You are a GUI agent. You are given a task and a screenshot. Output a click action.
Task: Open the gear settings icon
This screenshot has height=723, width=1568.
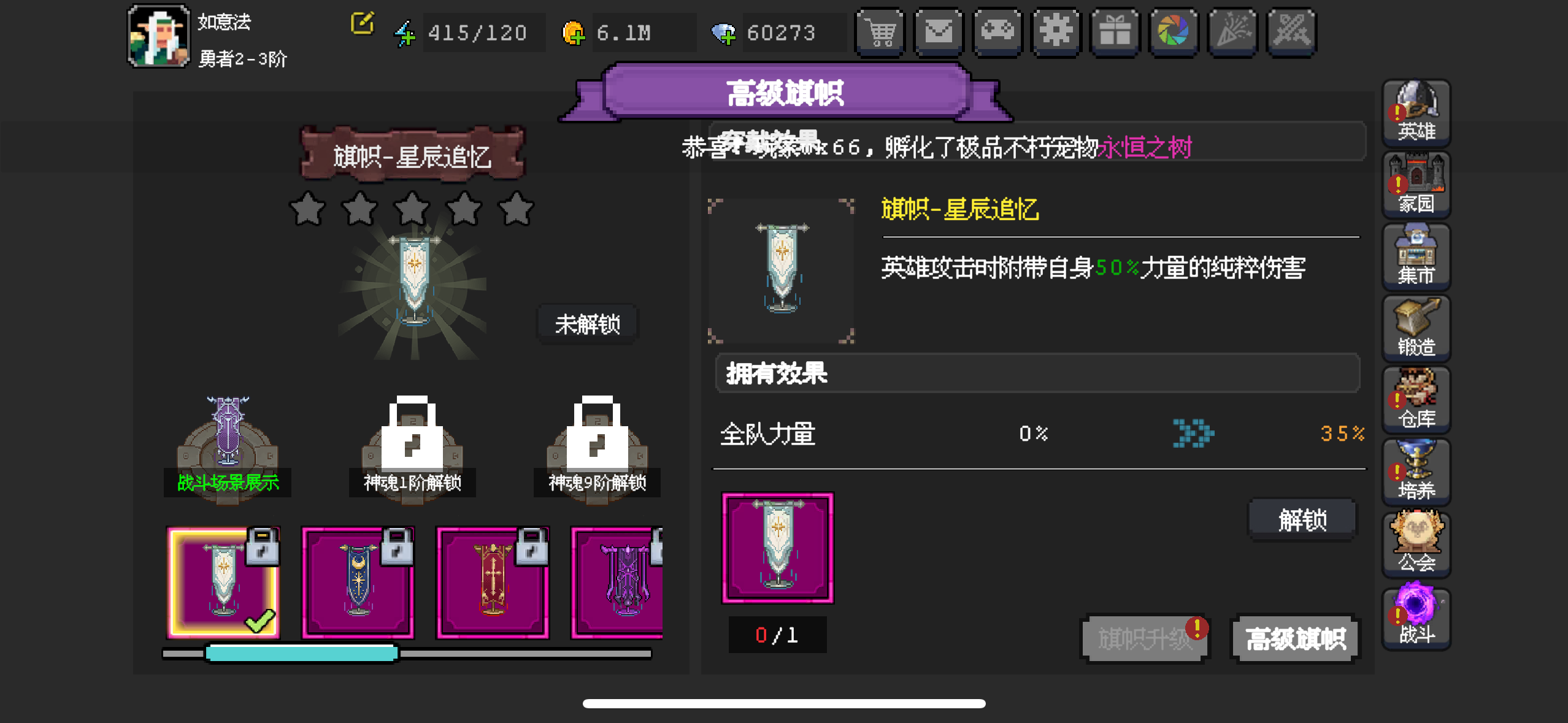(x=1056, y=32)
